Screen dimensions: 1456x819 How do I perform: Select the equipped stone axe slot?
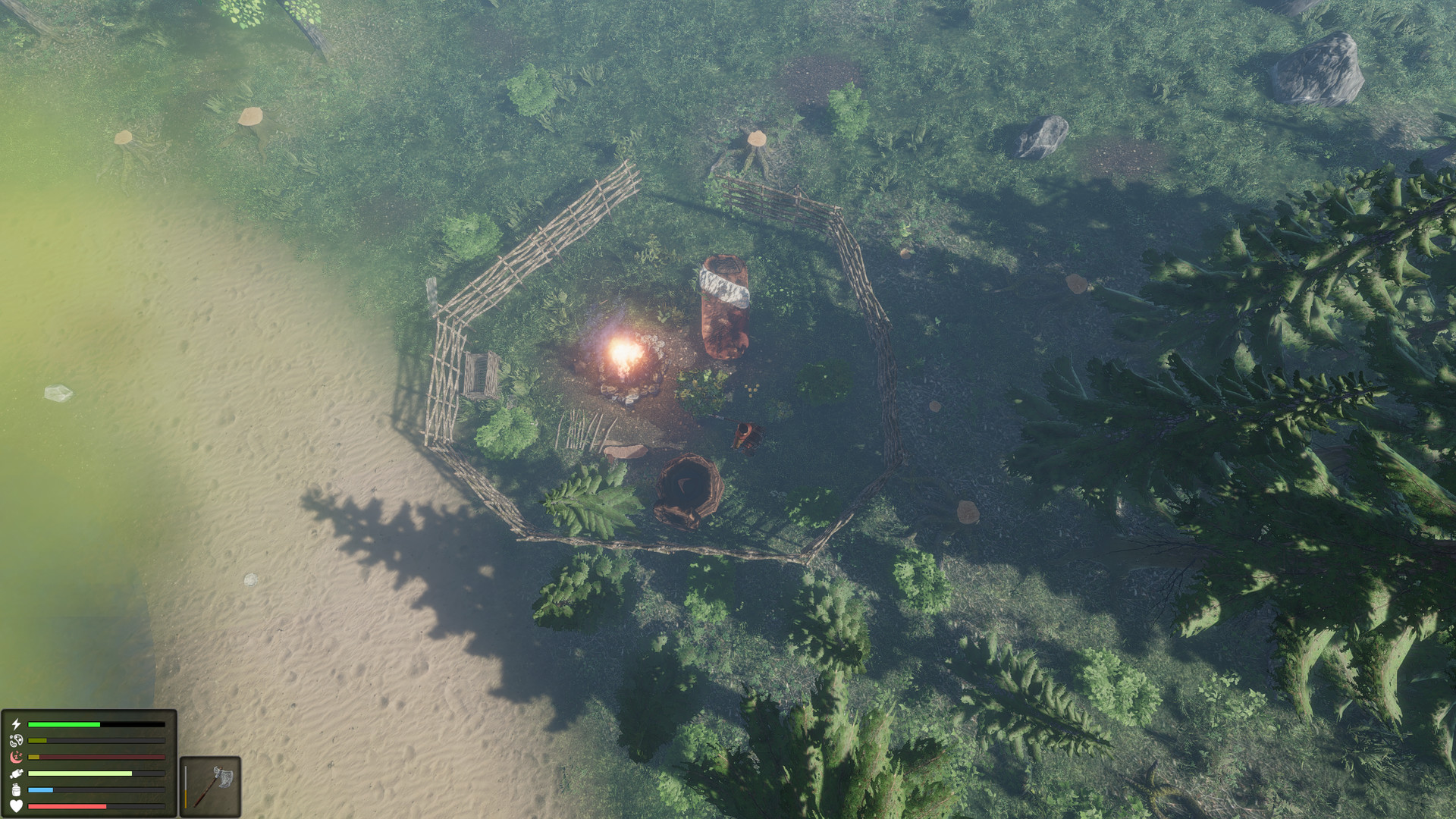coord(211,786)
